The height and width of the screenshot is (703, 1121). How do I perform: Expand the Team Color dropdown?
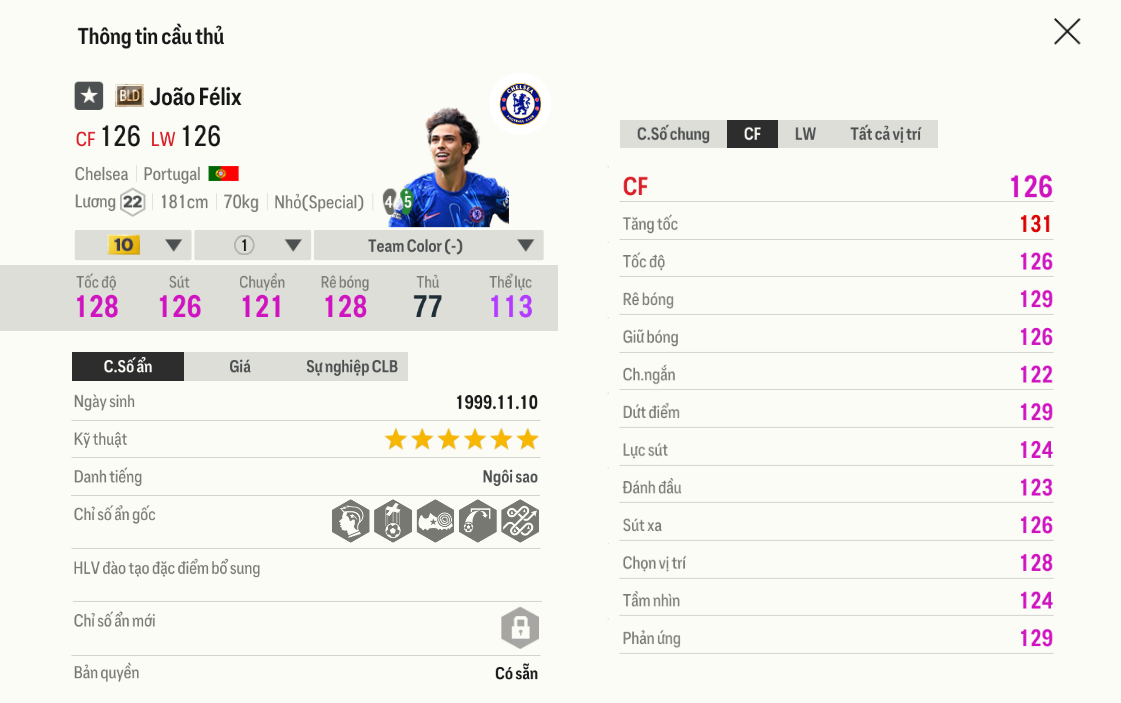tap(429, 246)
